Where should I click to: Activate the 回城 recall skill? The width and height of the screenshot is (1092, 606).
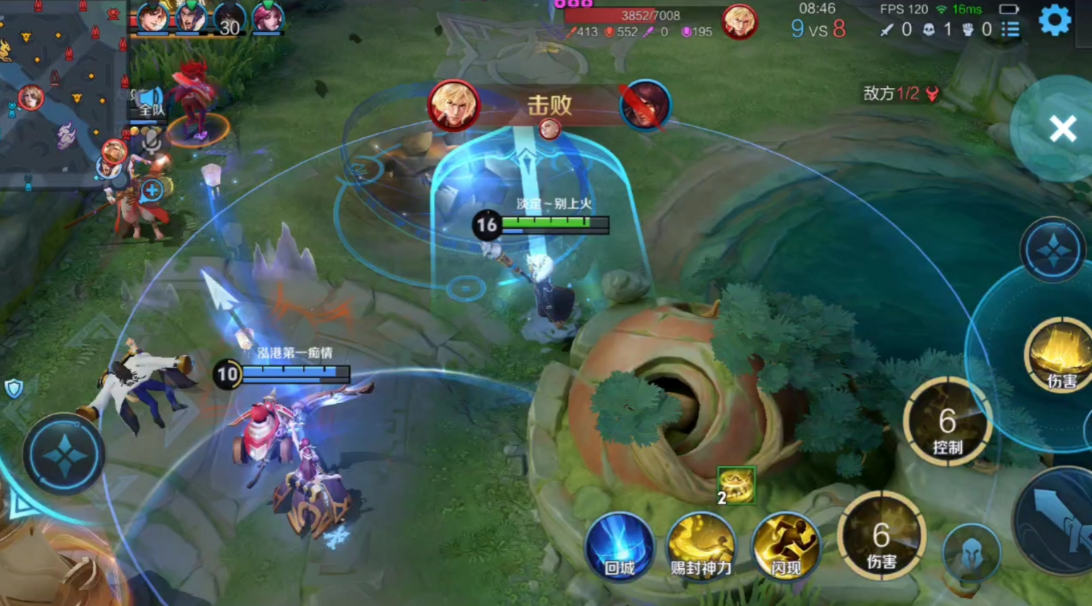coord(620,546)
